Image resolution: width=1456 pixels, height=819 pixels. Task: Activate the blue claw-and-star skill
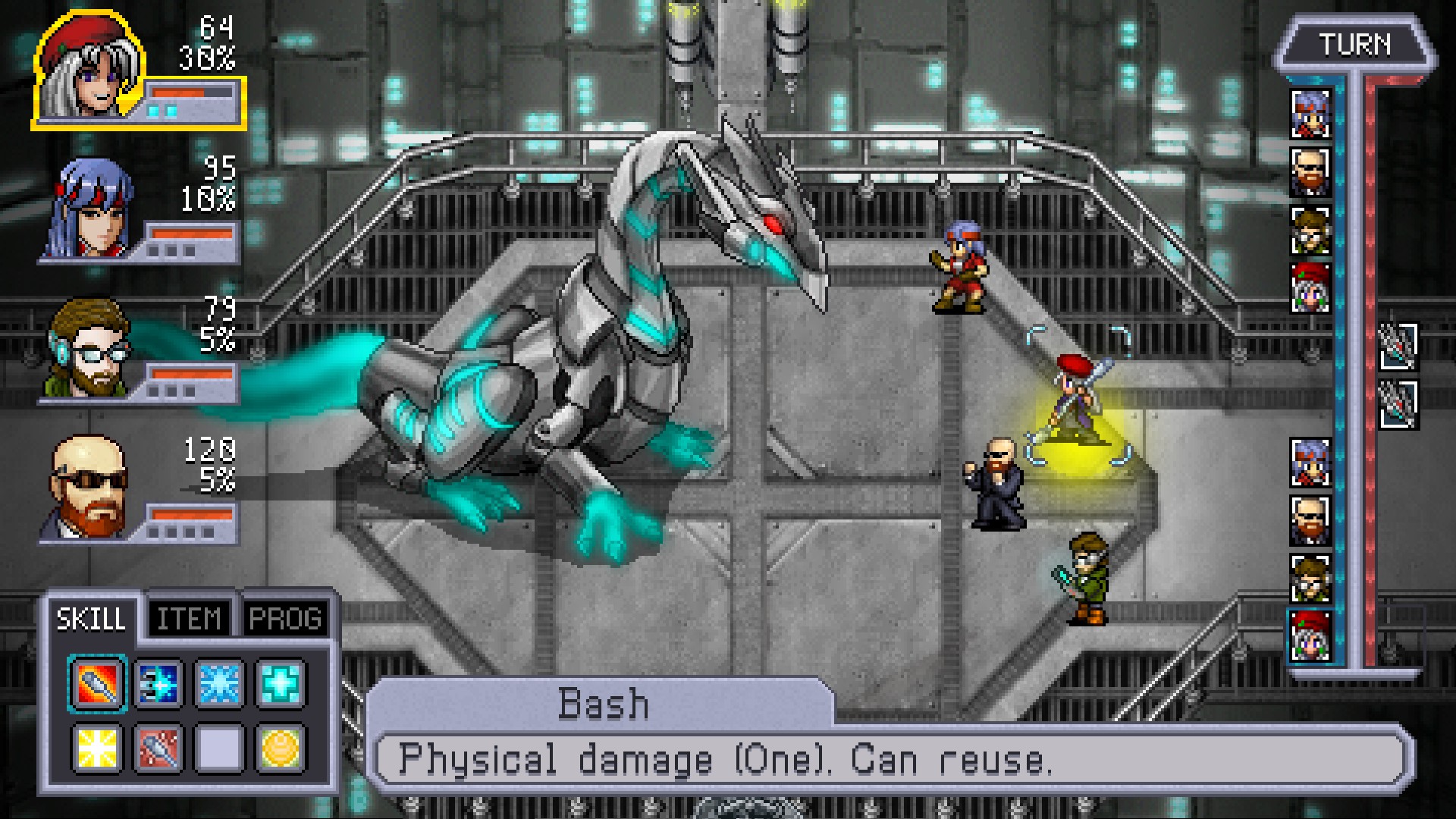tap(158, 684)
